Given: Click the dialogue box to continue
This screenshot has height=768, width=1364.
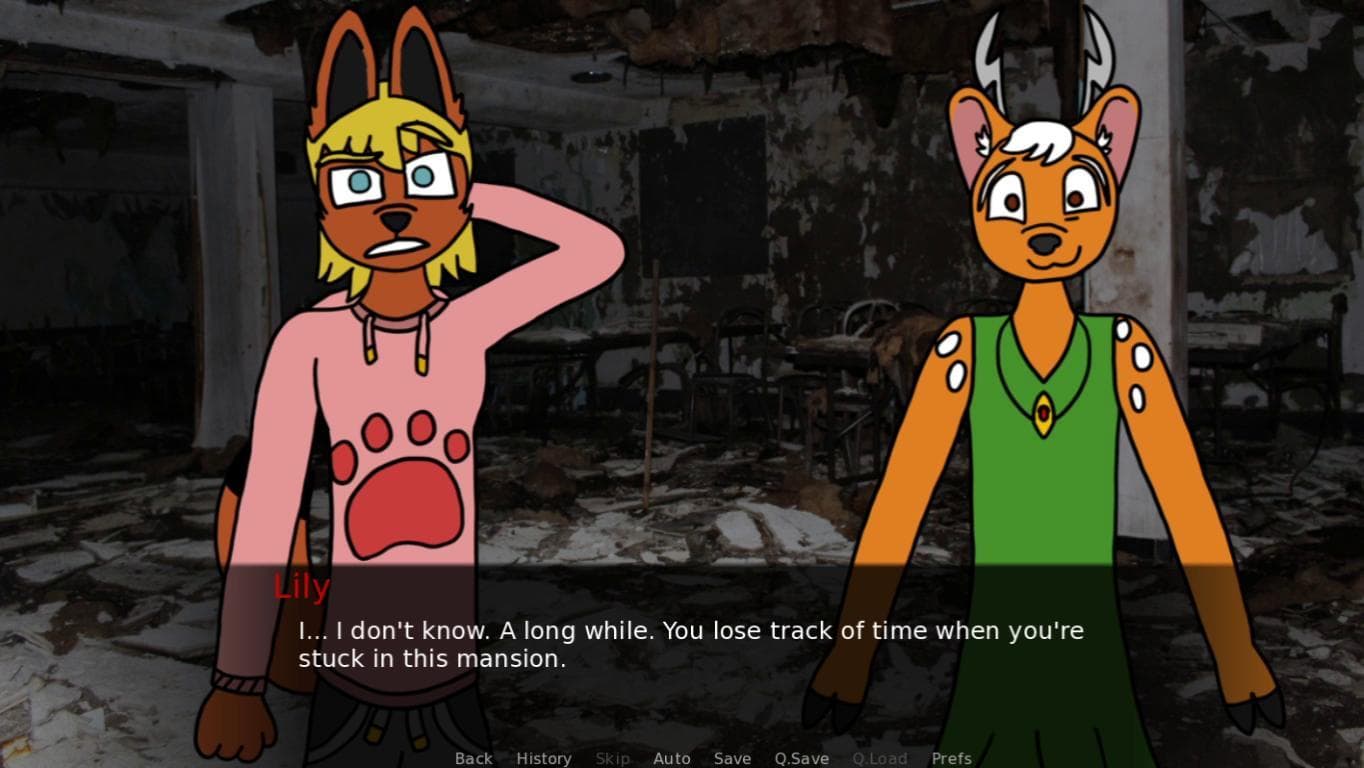Looking at the screenshot, I should (690, 645).
